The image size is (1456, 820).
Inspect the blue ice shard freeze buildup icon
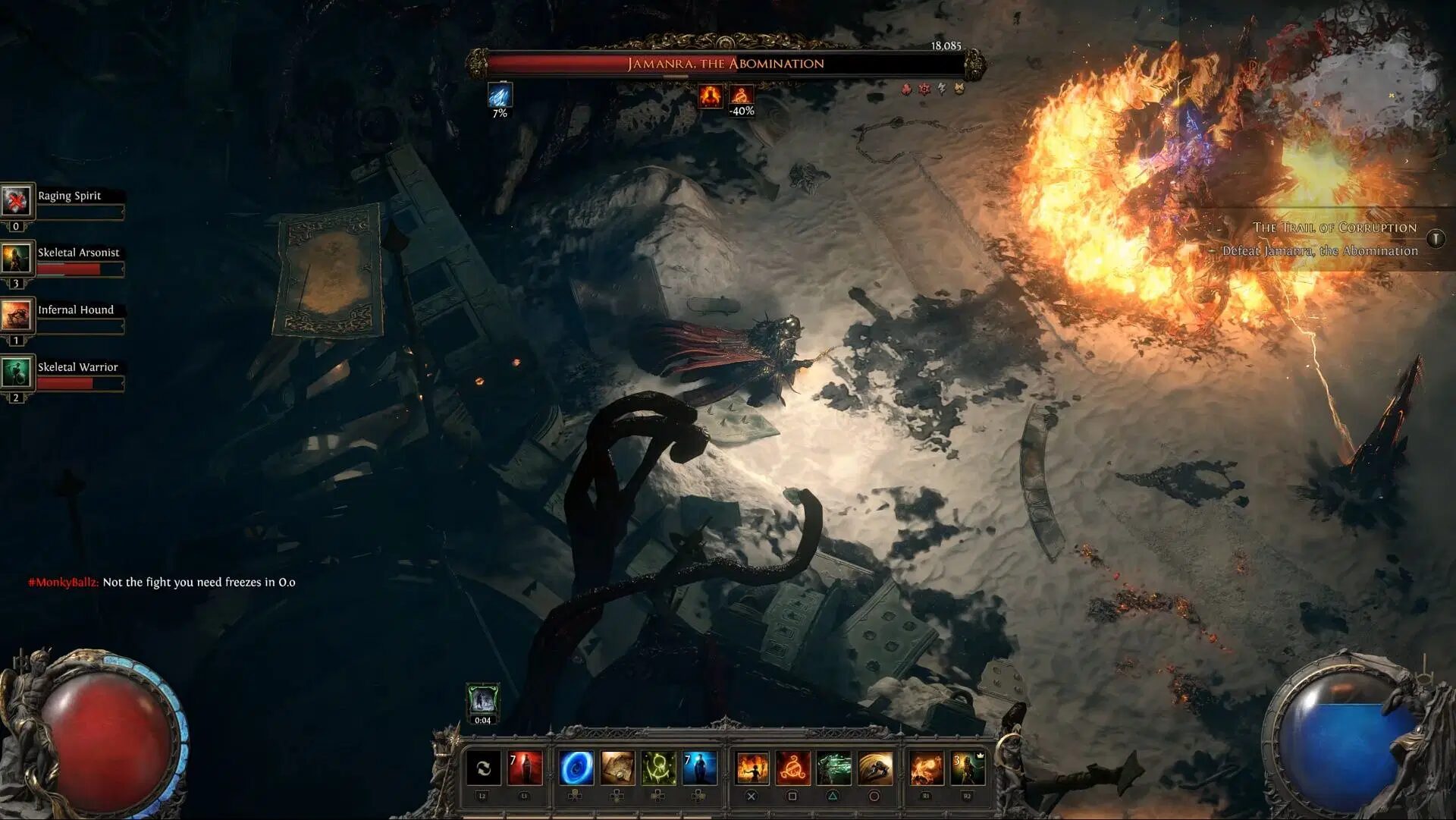point(500,96)
